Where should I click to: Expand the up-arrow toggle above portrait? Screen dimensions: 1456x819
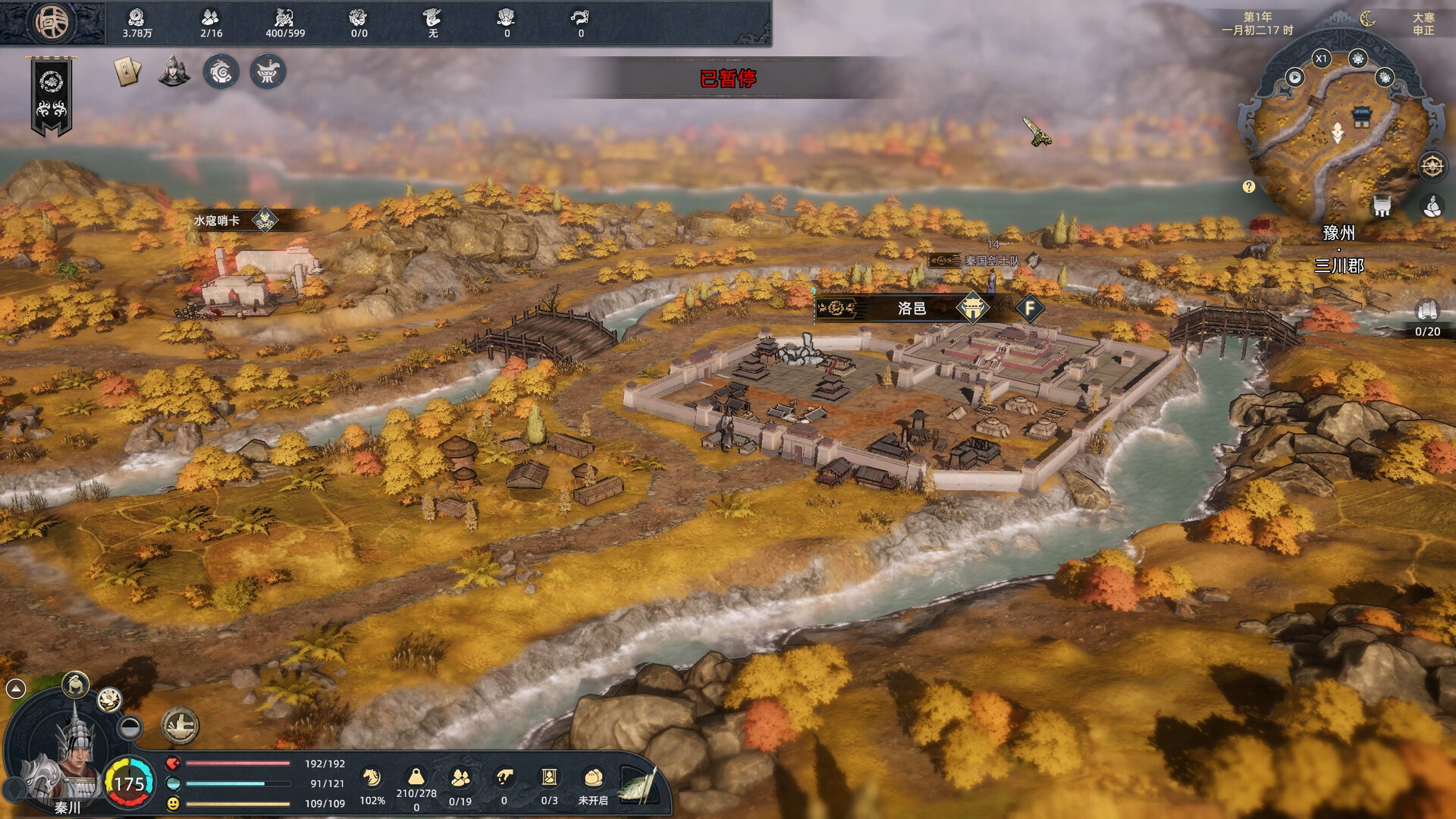tap(16, 688)
